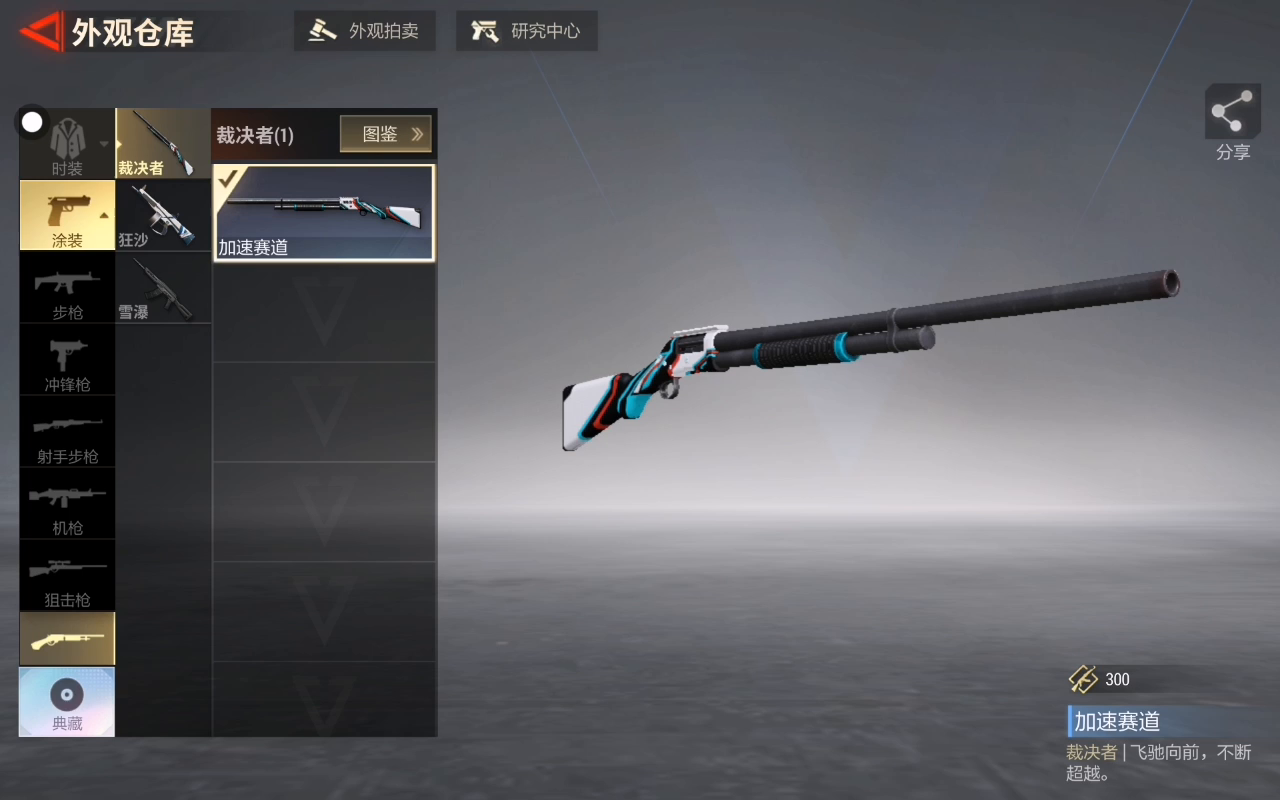Open the 图鉴 catalog
Viewport: 1280px width, 800px height.
(385, 134)
